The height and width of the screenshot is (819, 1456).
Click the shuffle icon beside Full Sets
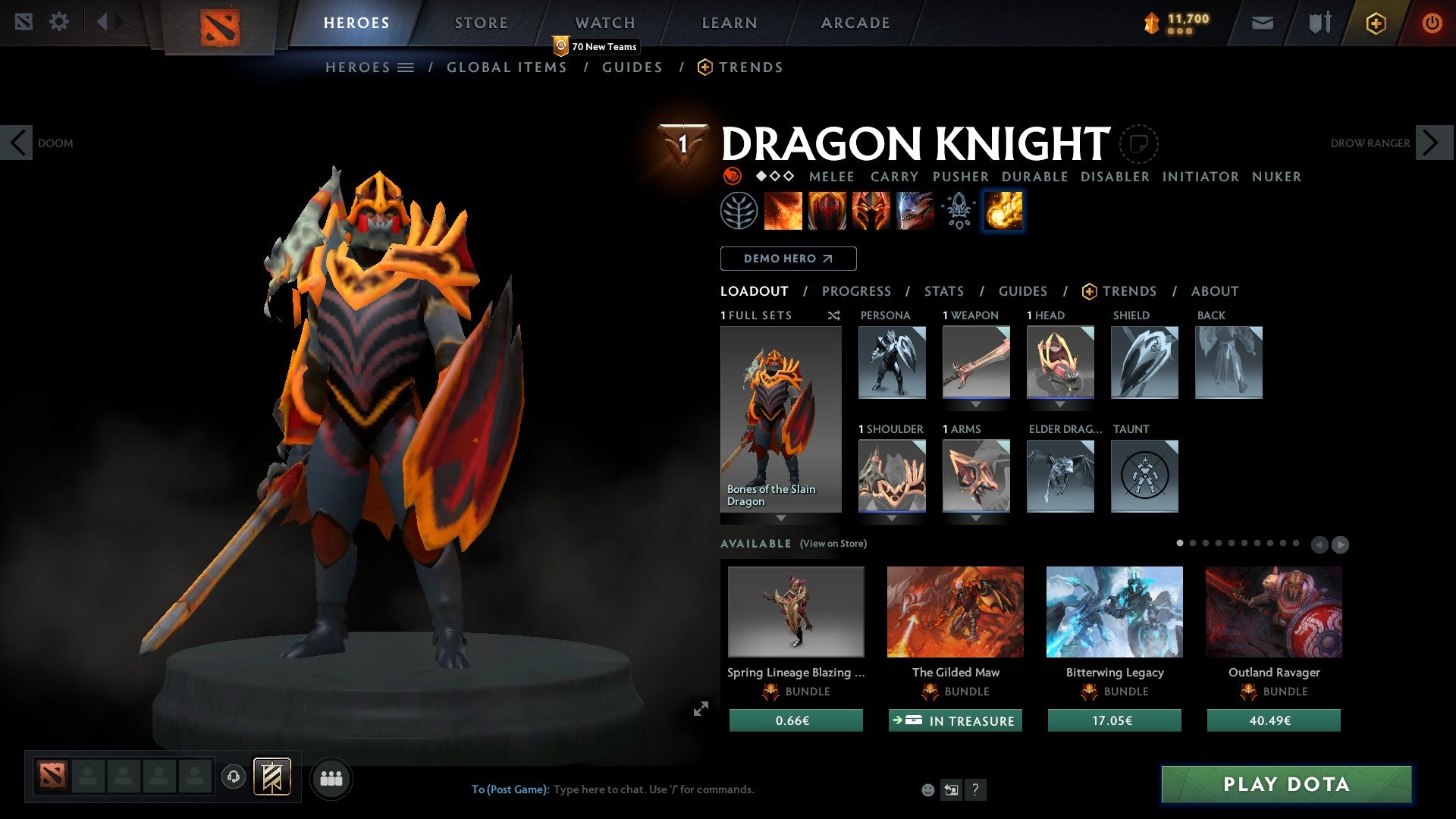834,316
